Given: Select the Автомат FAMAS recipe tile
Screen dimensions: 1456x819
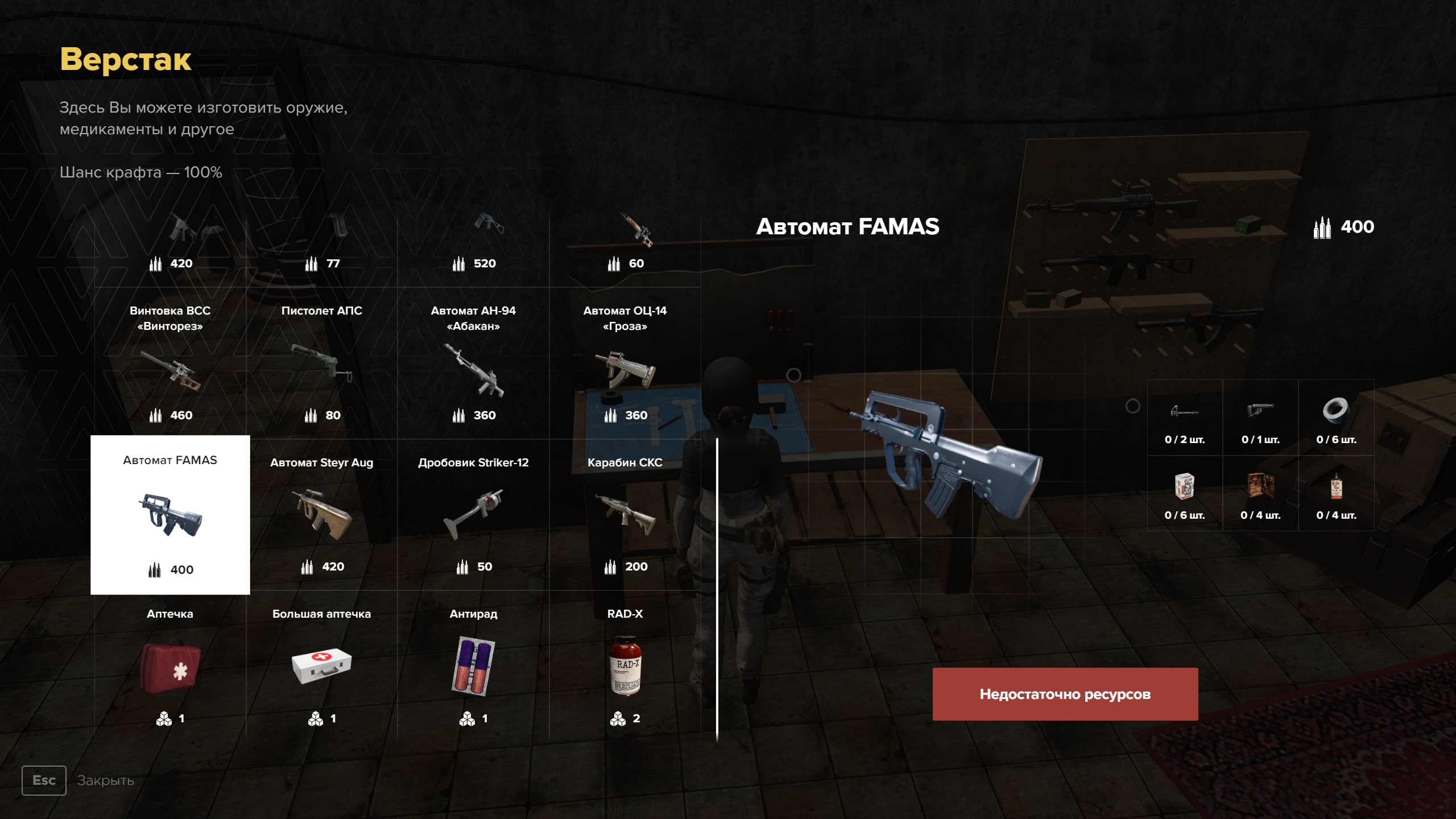Looking at the screenshot, I should (170, 515).
